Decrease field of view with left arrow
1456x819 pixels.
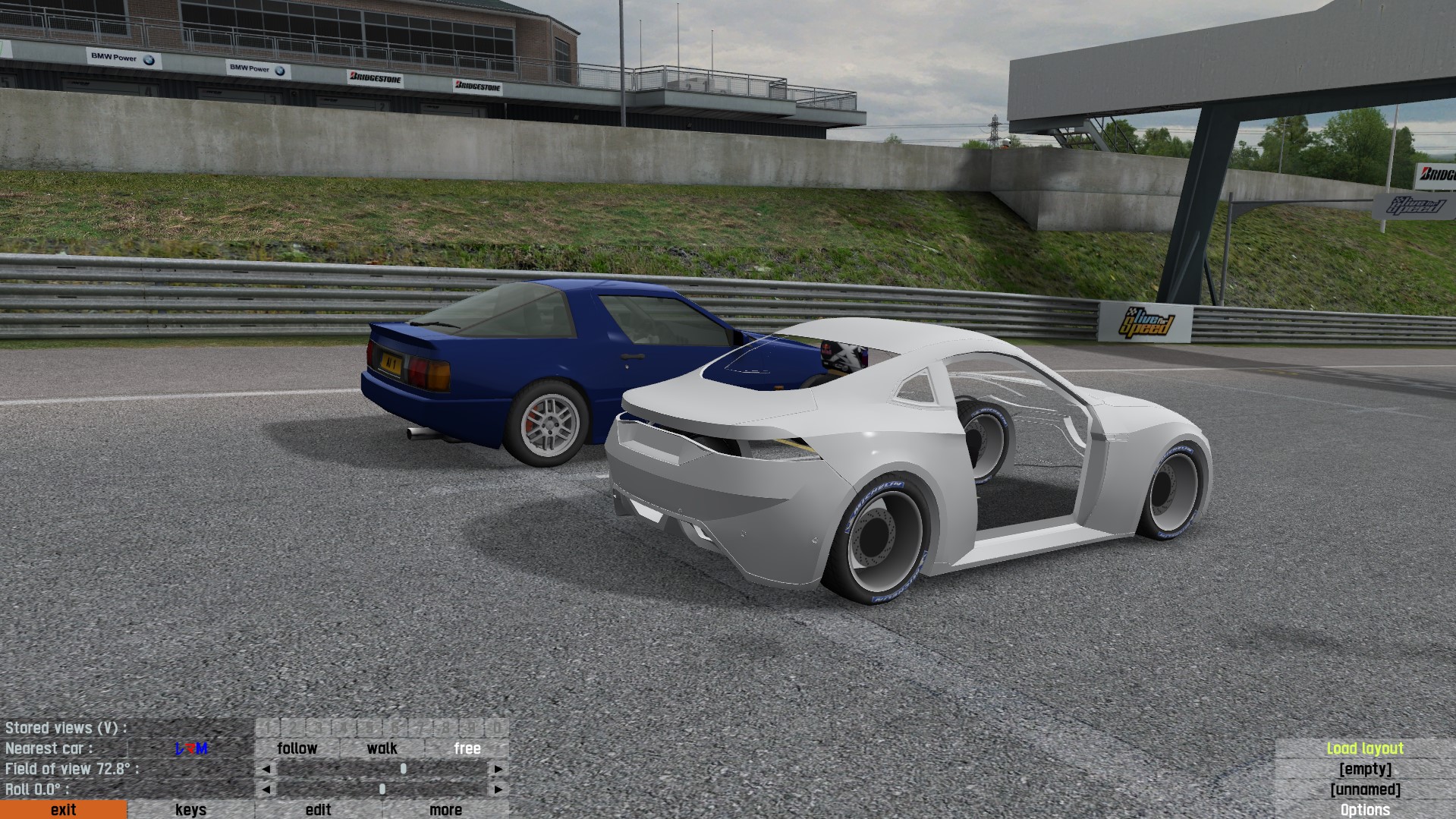pos(266,769)
